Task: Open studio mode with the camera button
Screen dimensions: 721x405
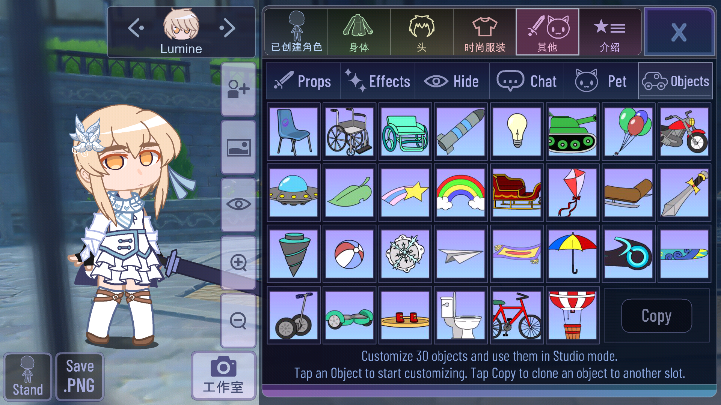Action: point(222,374)
